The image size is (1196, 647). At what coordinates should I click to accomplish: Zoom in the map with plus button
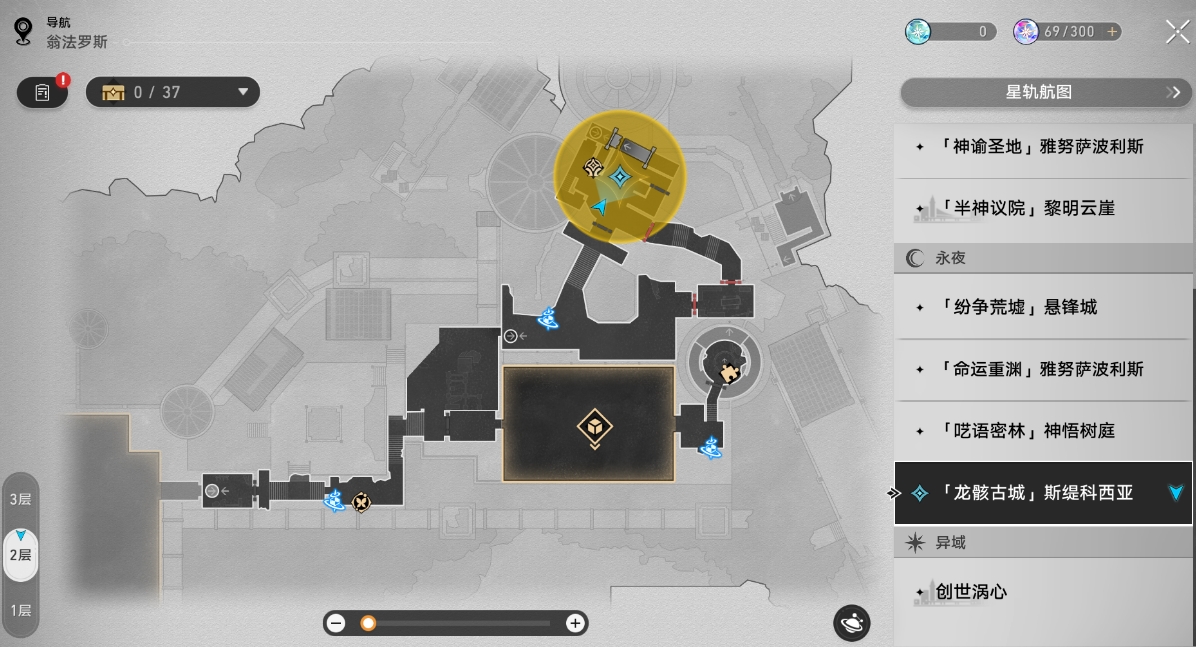575,623
